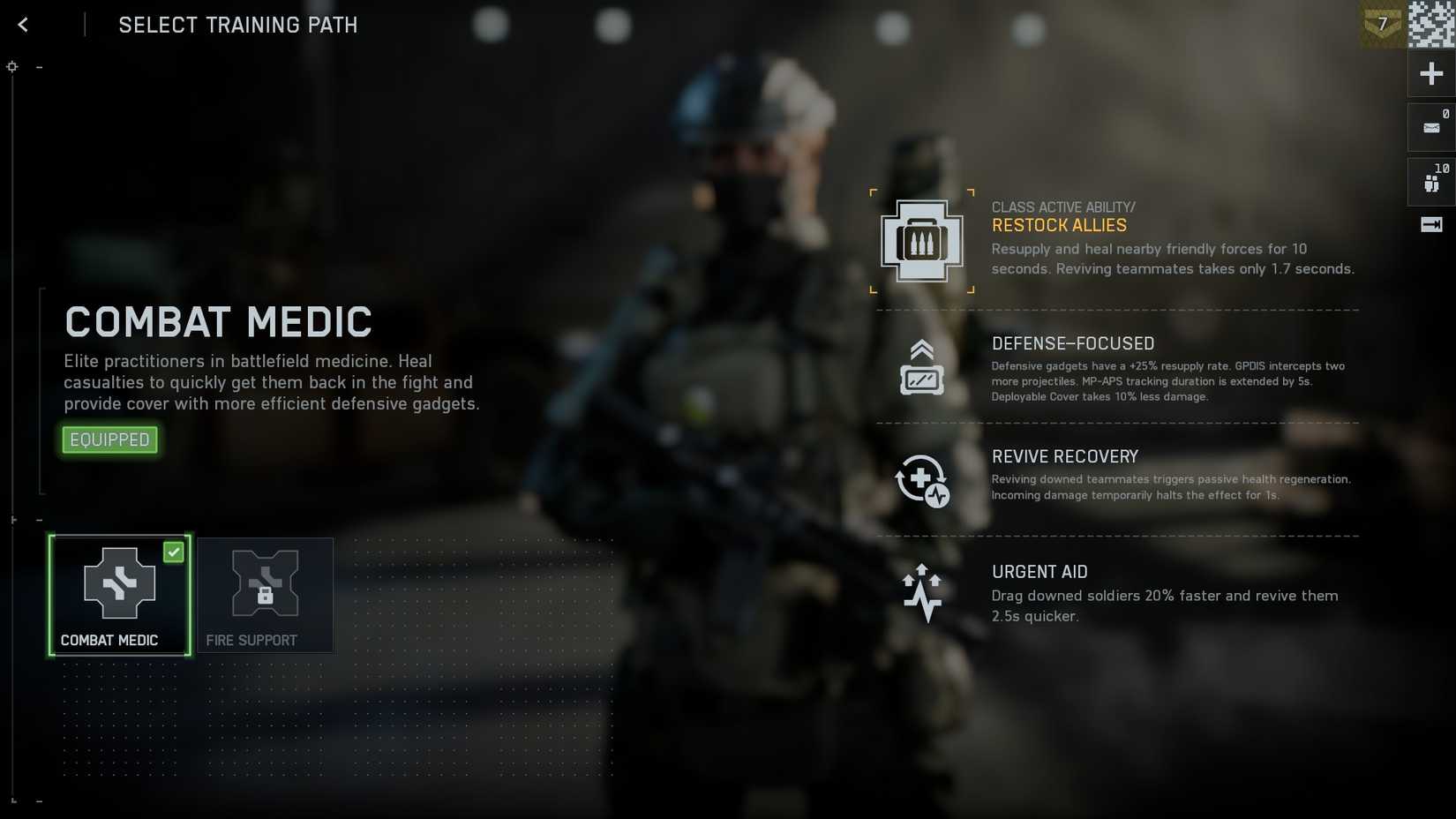Click the back chevron arrow
Screen dimensions: 1456x819
pyautogui.click(x=22, y=24)
